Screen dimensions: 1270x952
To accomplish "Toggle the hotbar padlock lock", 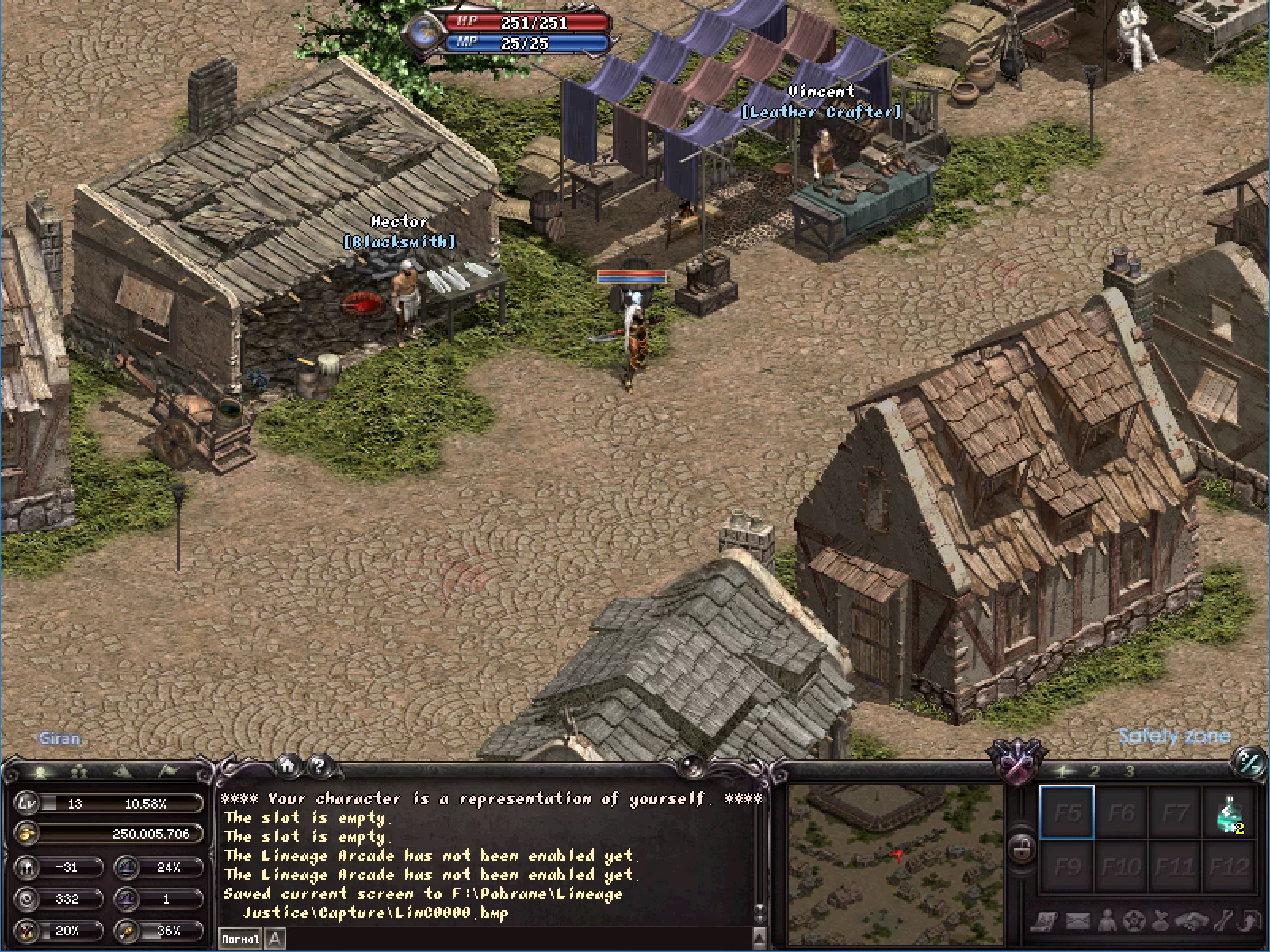I will [1022, 849].
